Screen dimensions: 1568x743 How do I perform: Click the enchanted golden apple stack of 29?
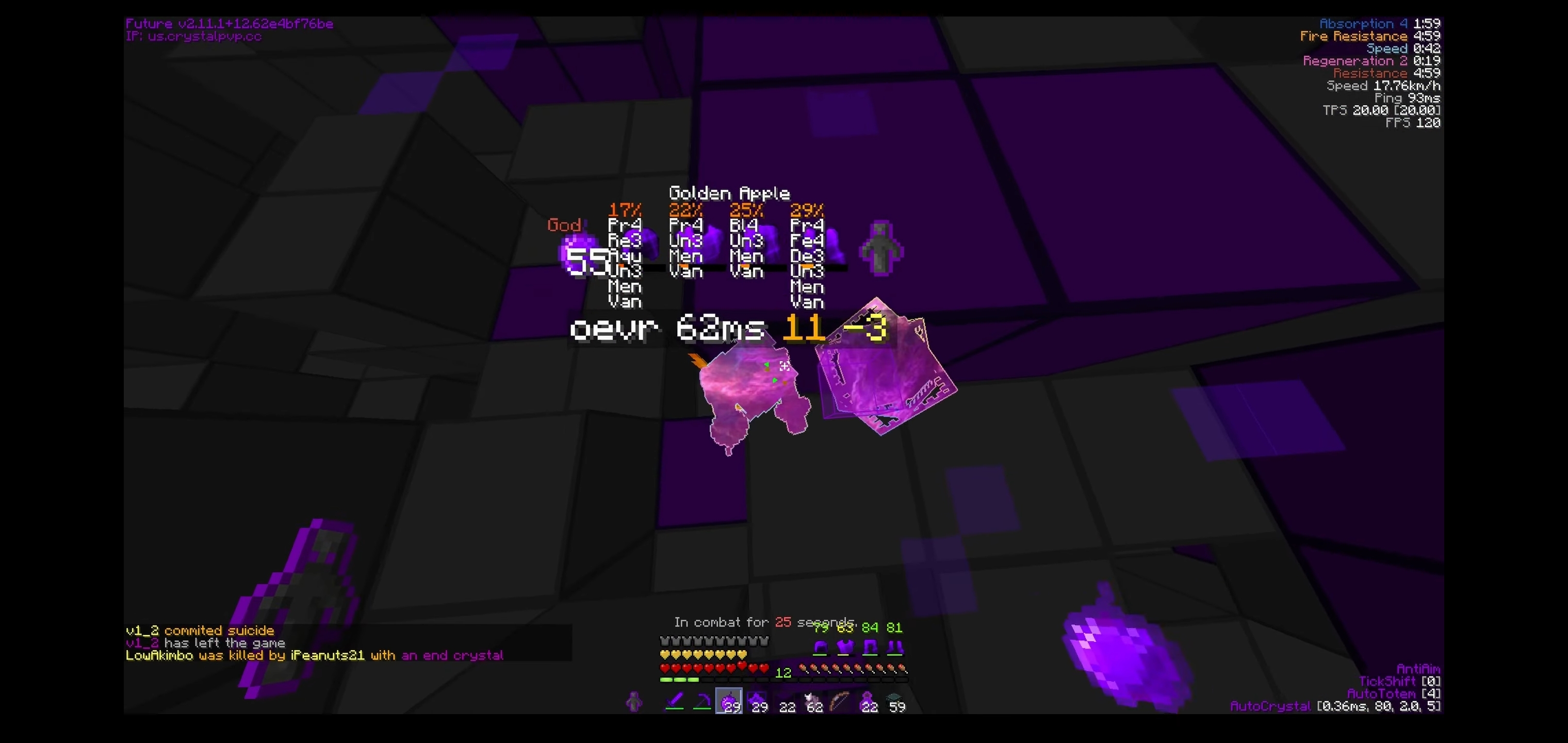coord(730,702)
